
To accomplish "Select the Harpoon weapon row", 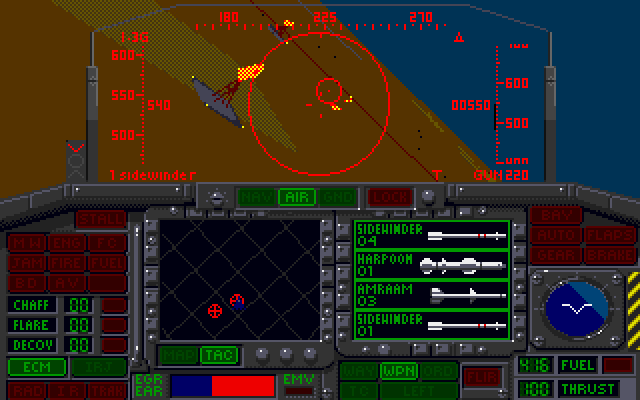I will [x=432, y=263].
